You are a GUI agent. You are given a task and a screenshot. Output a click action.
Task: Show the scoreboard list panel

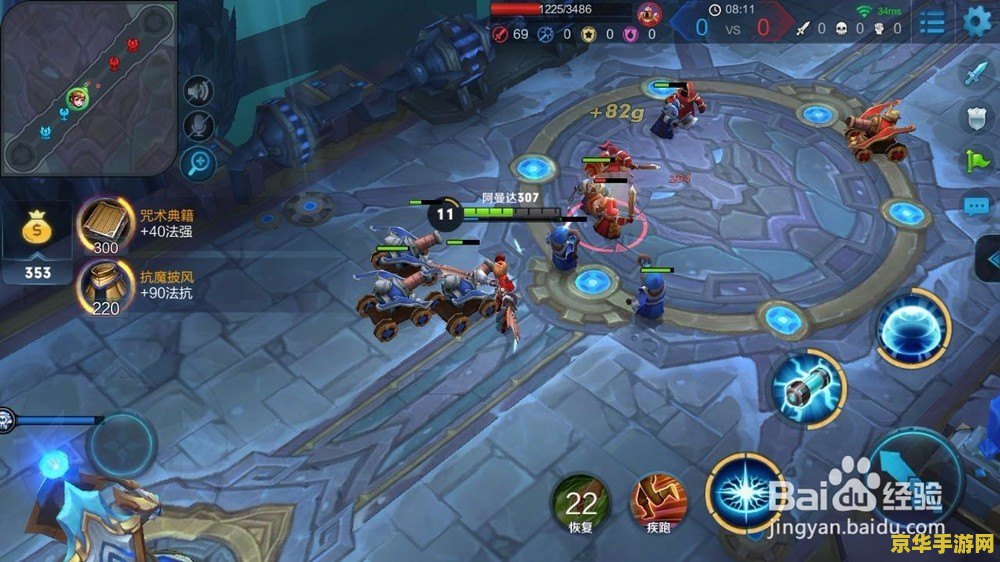(933, 22)
